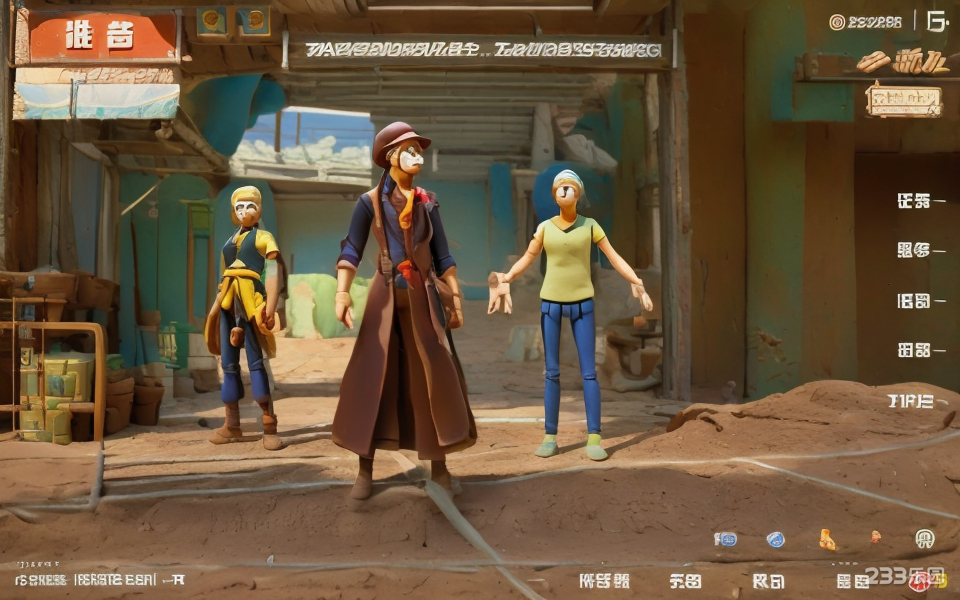Open the 任务 quests menu entry
Image resolution: width=960 pixels, height=600 pixels.
click(x=915, y=201)
